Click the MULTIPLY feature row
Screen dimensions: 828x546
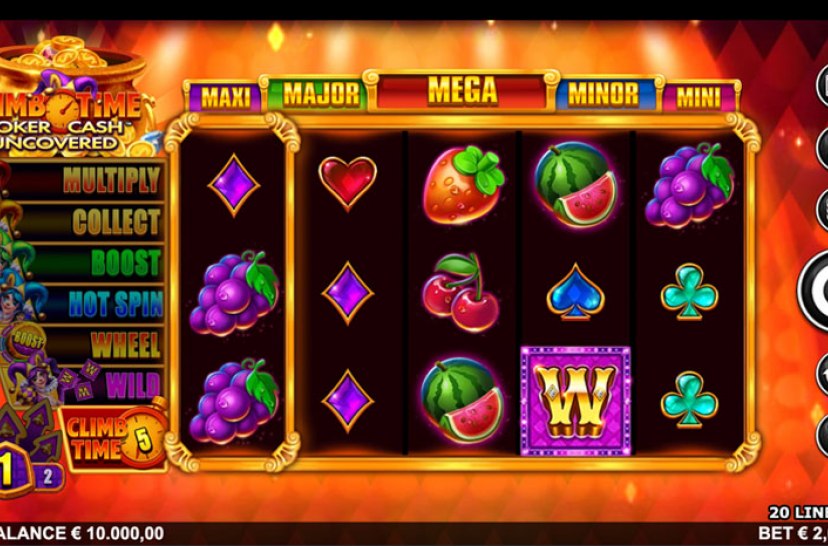click(x=90, y=180)
